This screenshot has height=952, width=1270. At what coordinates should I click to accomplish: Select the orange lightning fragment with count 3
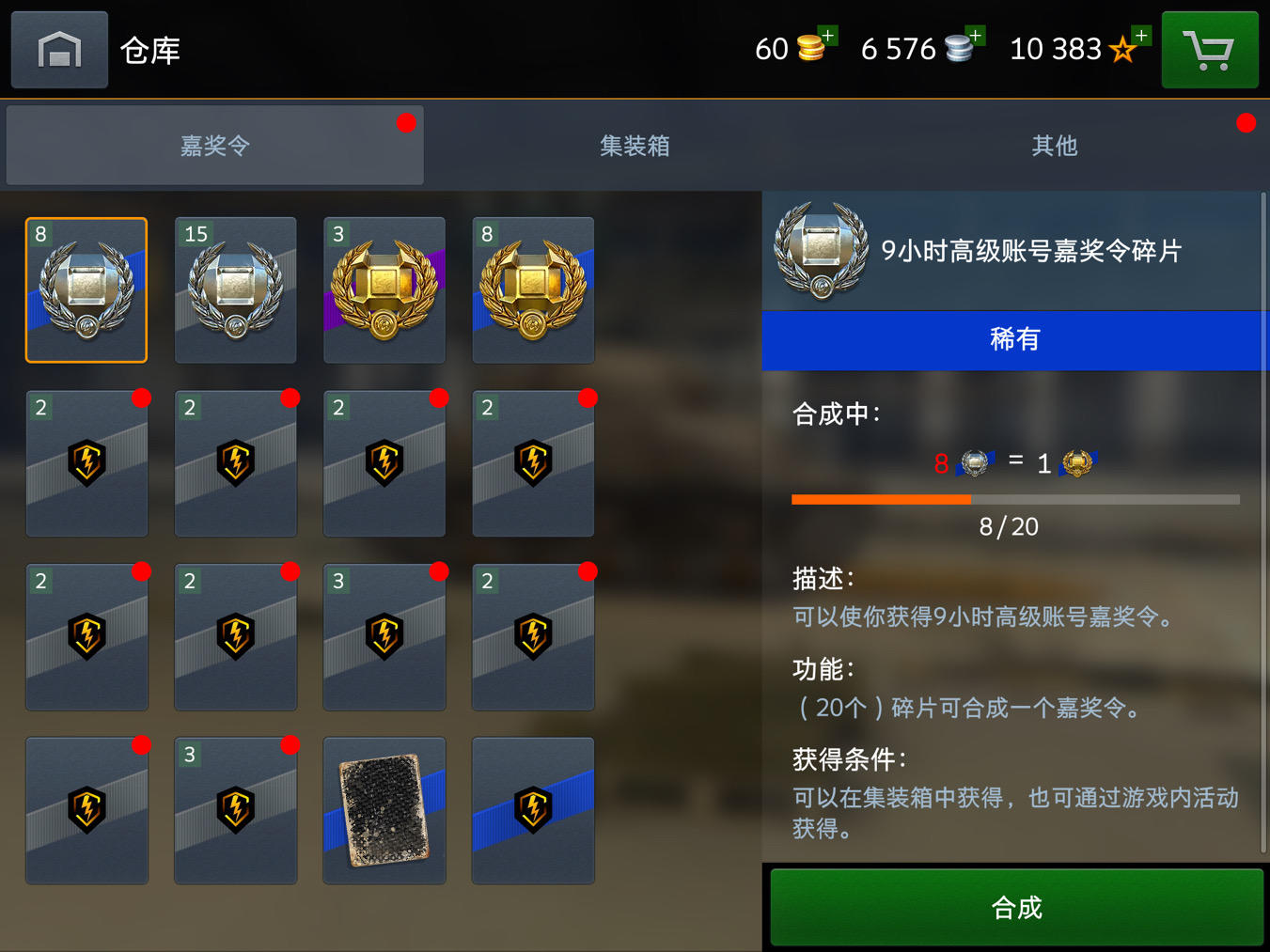384,637
